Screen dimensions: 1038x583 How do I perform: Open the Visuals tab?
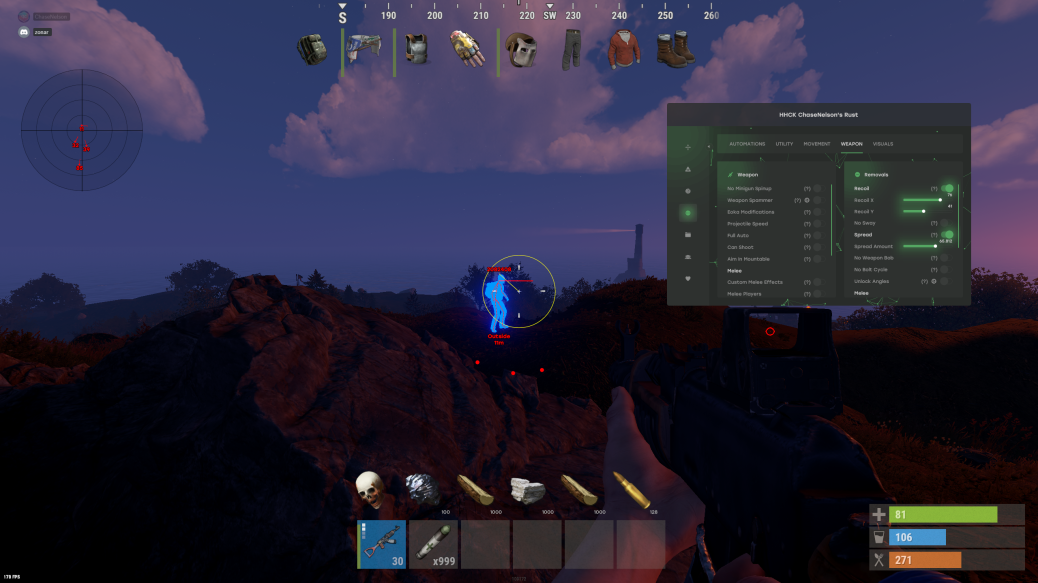pyautogui.click(x=883, y=144)
